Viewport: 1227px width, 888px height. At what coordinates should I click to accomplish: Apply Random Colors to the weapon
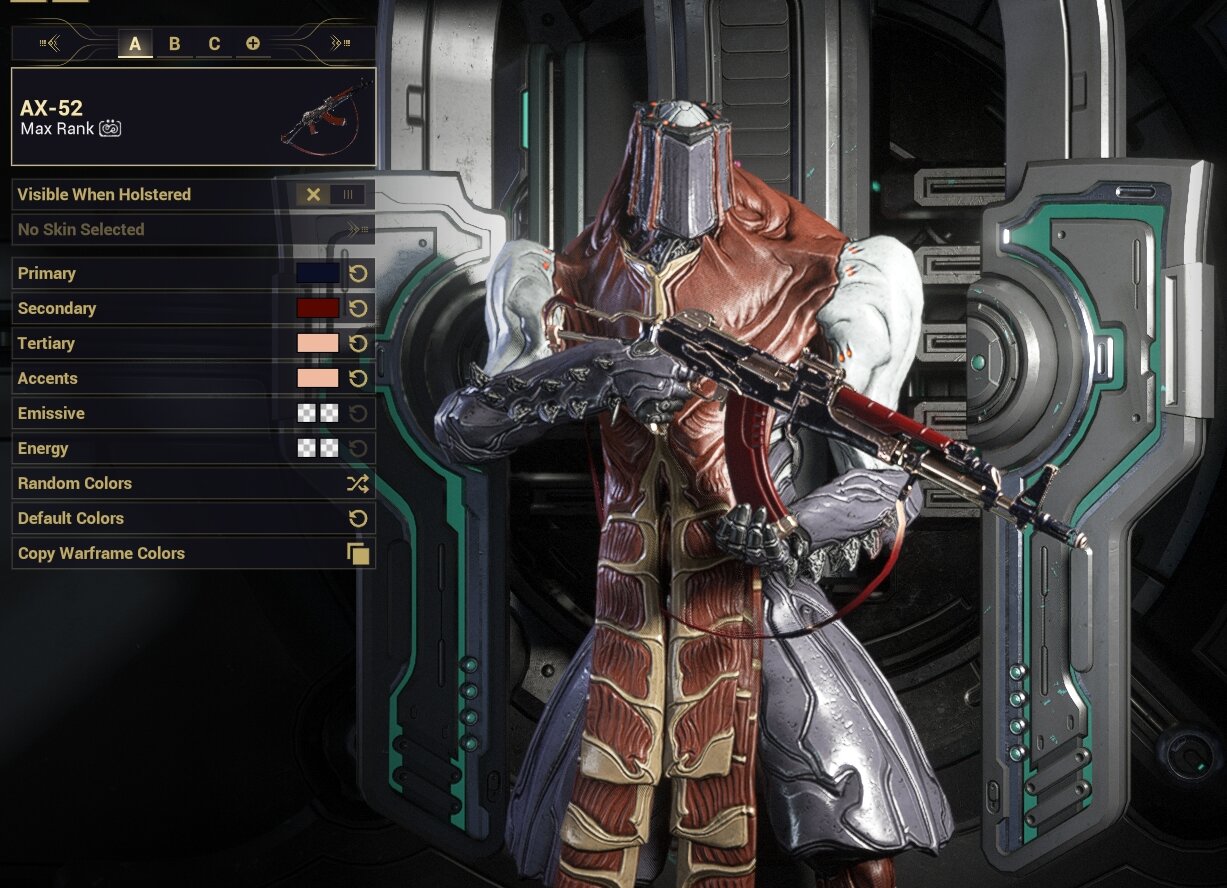coord(193,483)
